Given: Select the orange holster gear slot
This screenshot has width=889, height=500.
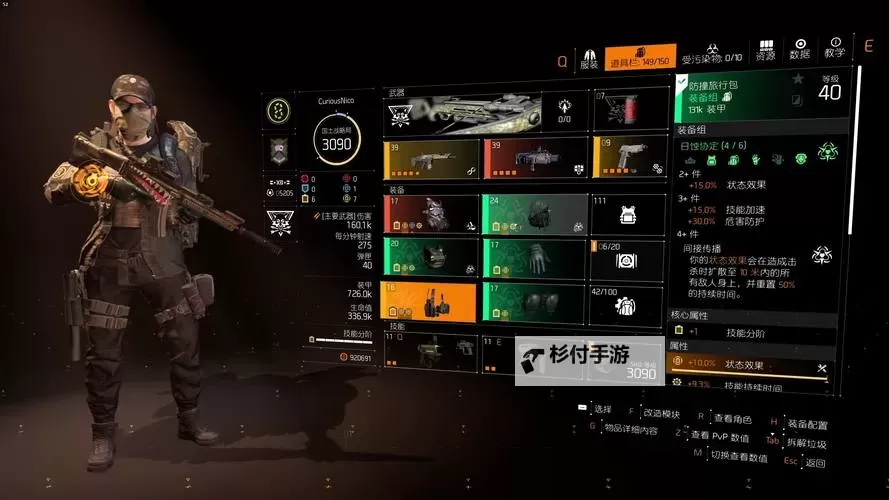Looking at the screenshot, I should (x=431, y=302).
